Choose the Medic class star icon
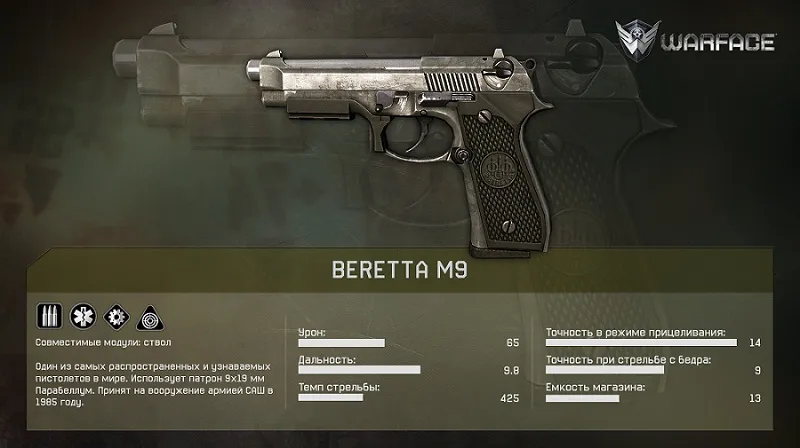 coord(81,316)
